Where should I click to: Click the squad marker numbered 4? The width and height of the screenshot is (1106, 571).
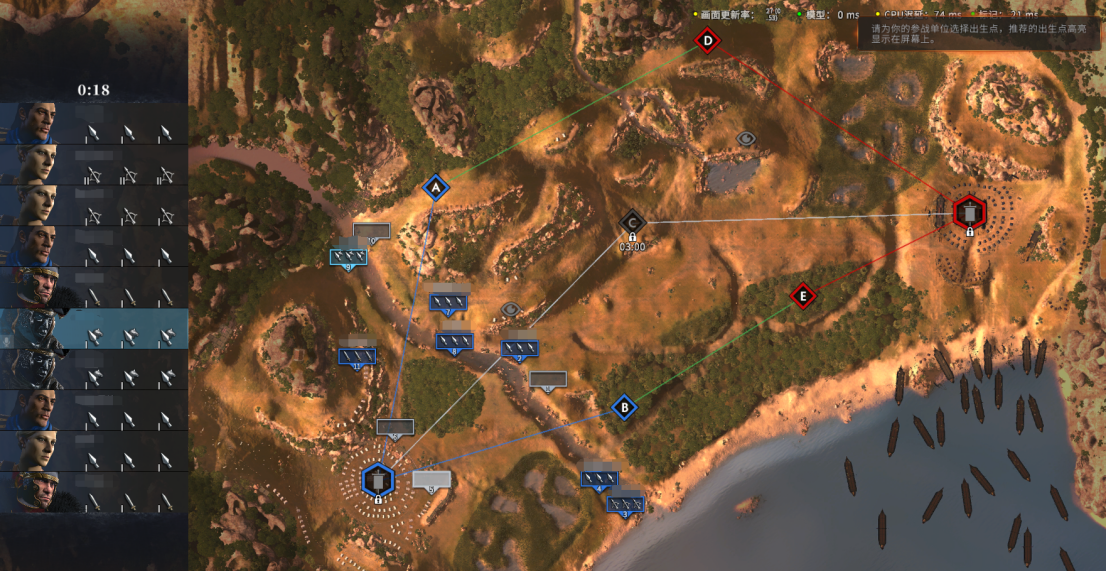pos(599,479)
